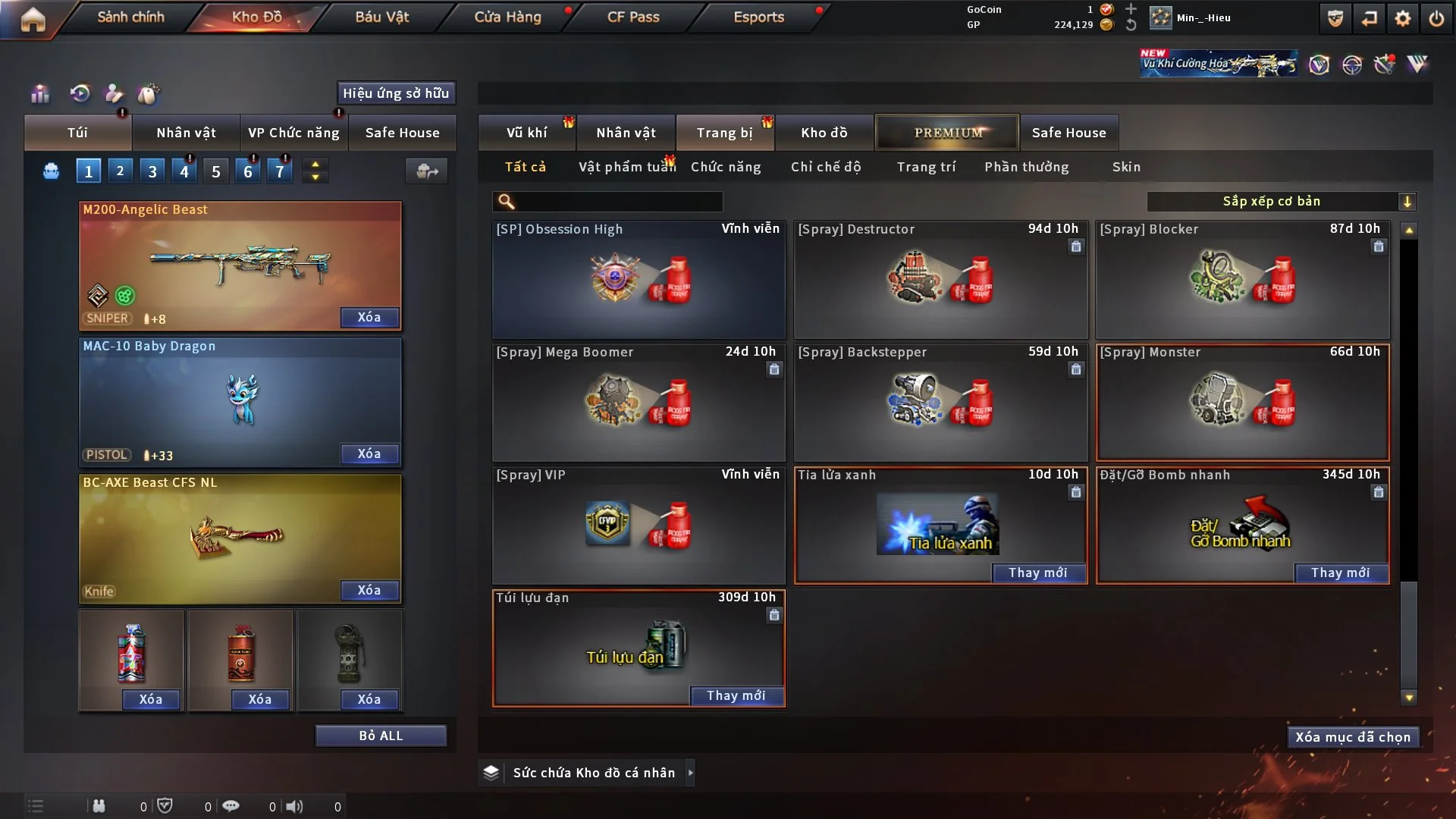Open the settings gear icon
The image size is (1456, 819).
(1402, 18)
